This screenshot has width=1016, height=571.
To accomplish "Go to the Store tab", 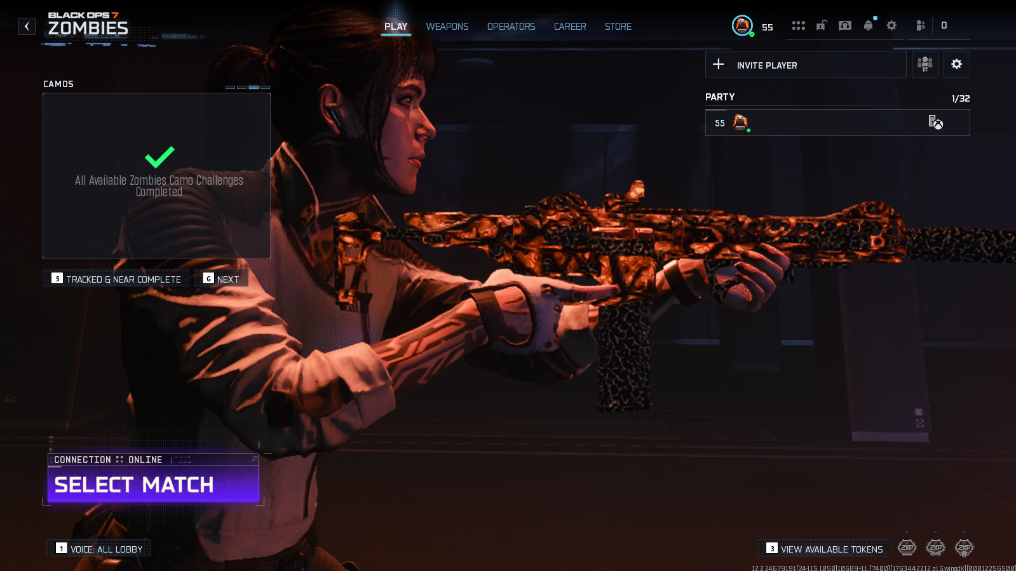I will (618, 26).
